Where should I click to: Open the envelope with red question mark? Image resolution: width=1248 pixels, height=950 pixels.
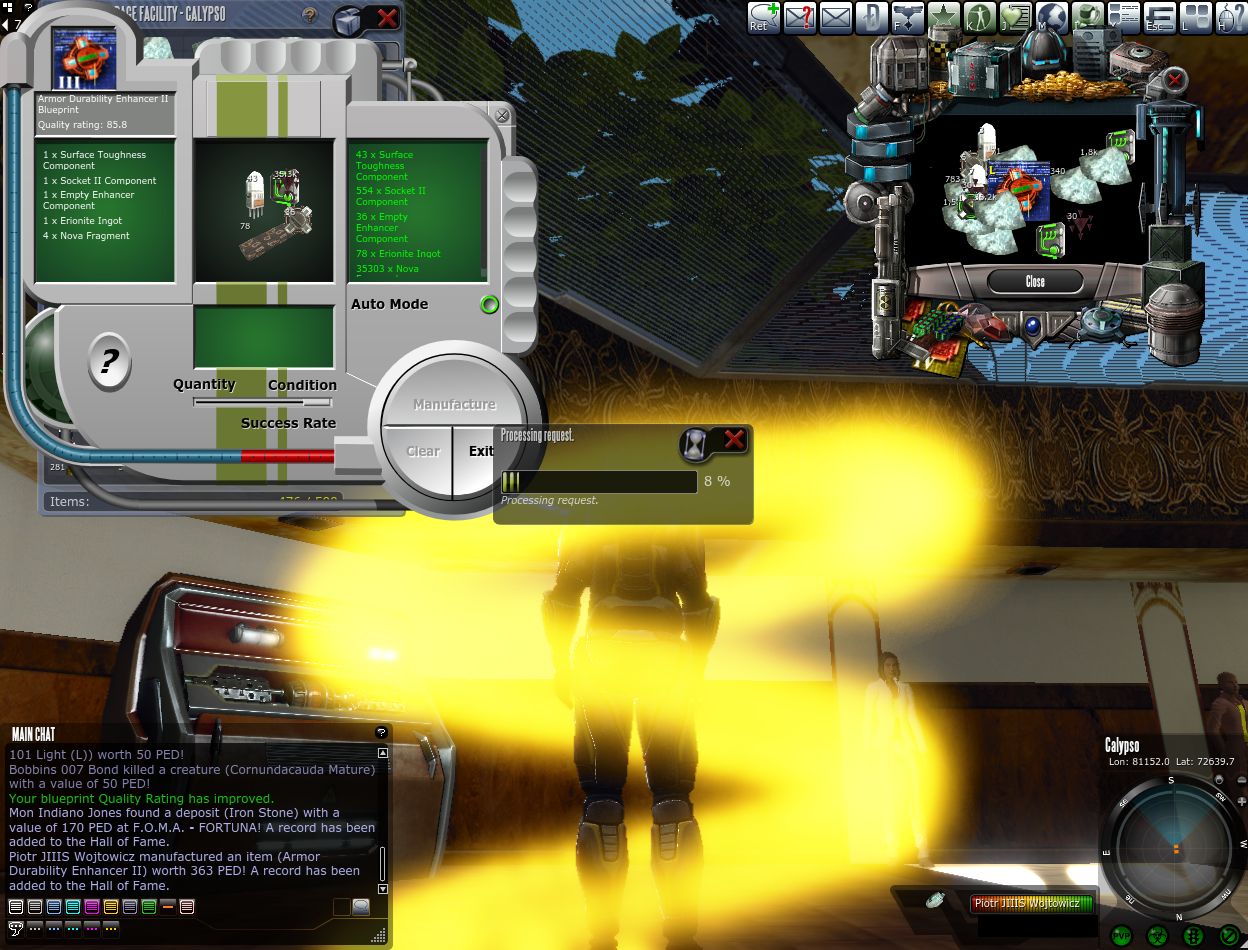tap(800, 17)
